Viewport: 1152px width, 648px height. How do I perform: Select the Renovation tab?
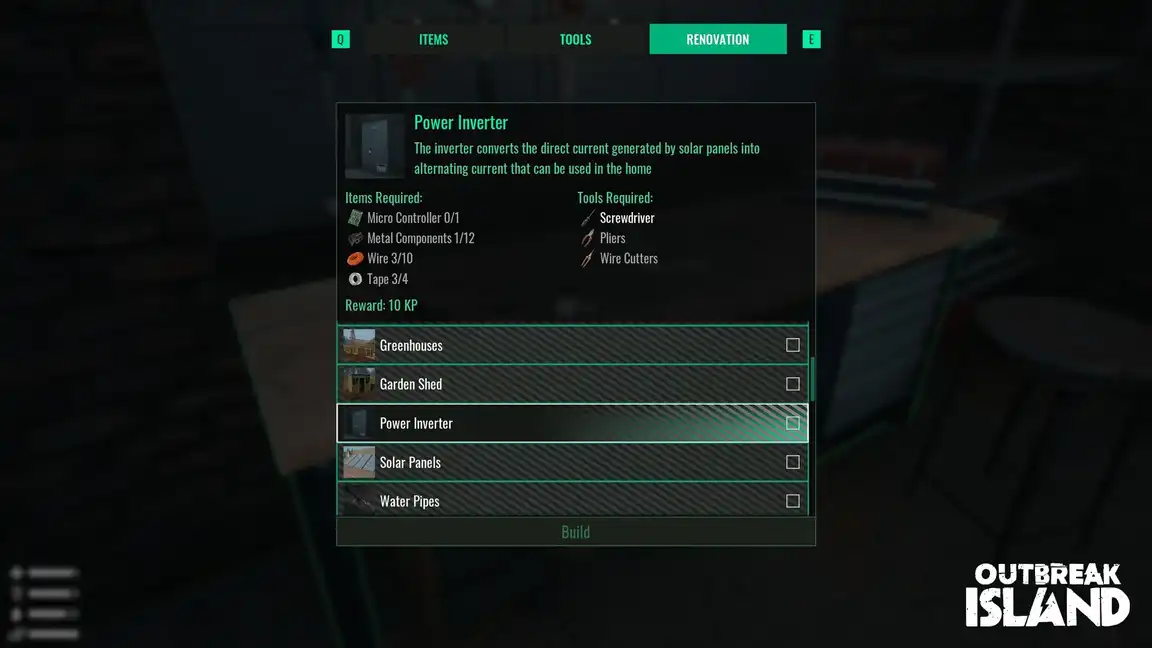click(717, 40)
